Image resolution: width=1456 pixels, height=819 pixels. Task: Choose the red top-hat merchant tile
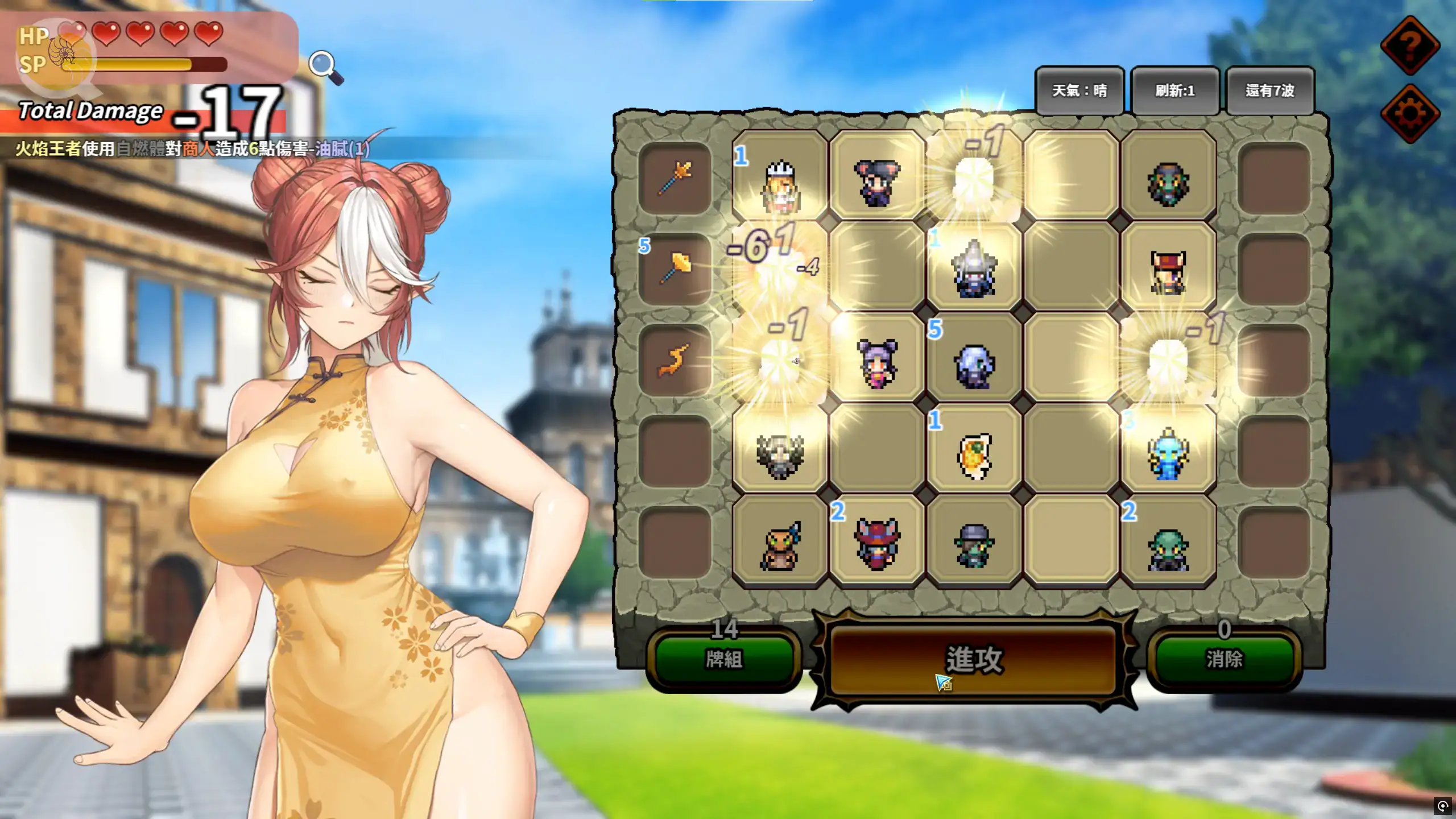1168,272
